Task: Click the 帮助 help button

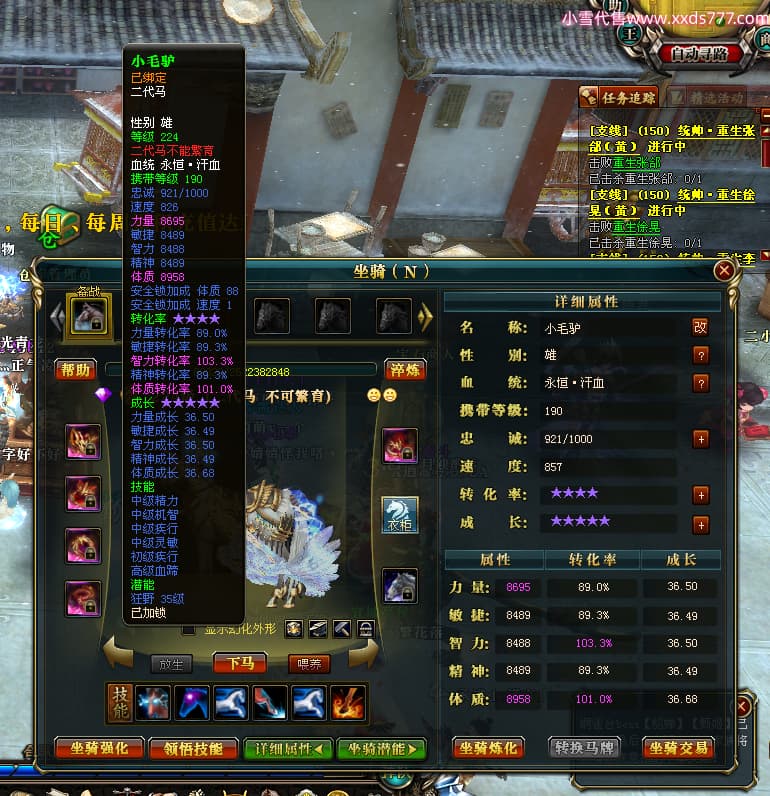Action: click(x=76, y=370)
